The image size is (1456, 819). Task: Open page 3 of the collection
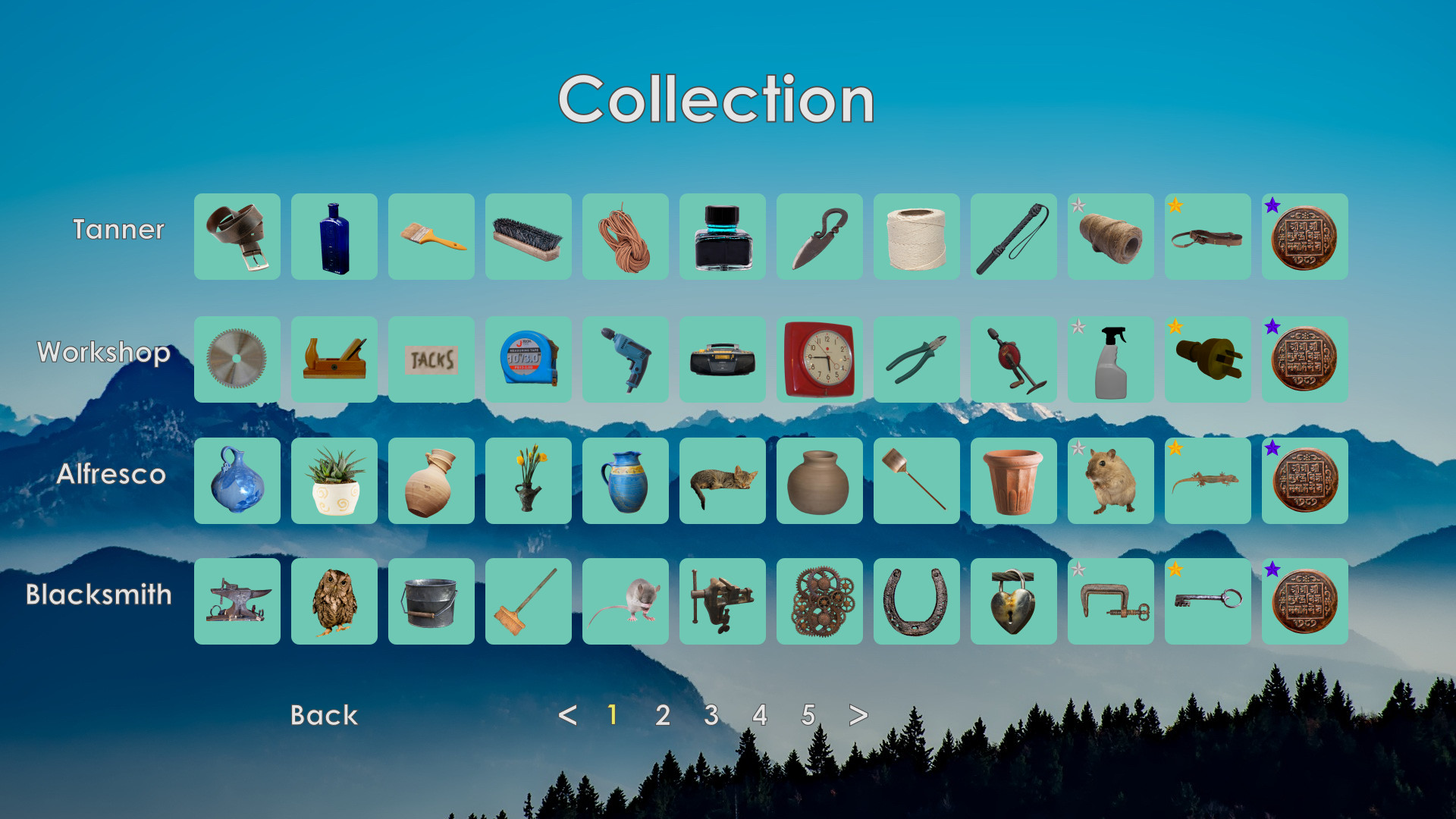(x=711, y=715)
